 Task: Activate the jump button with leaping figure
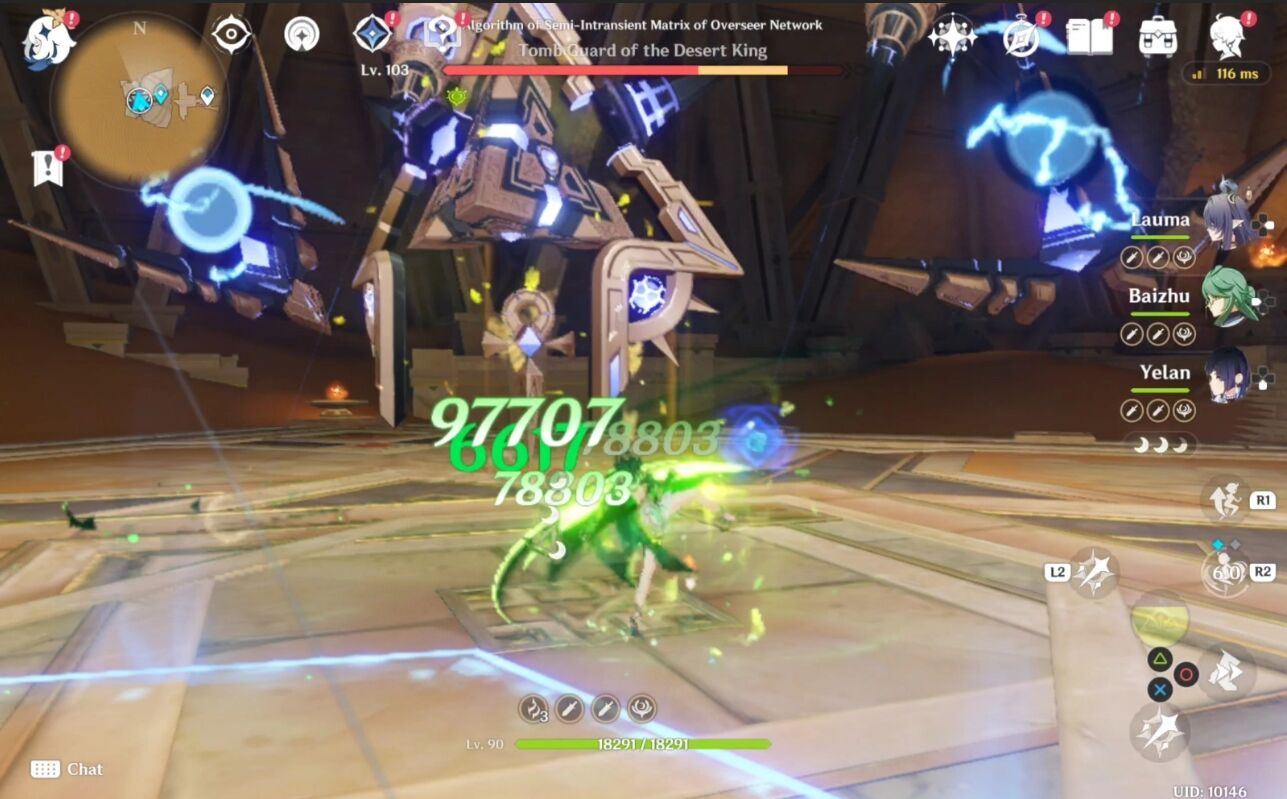click(1225, 500)
